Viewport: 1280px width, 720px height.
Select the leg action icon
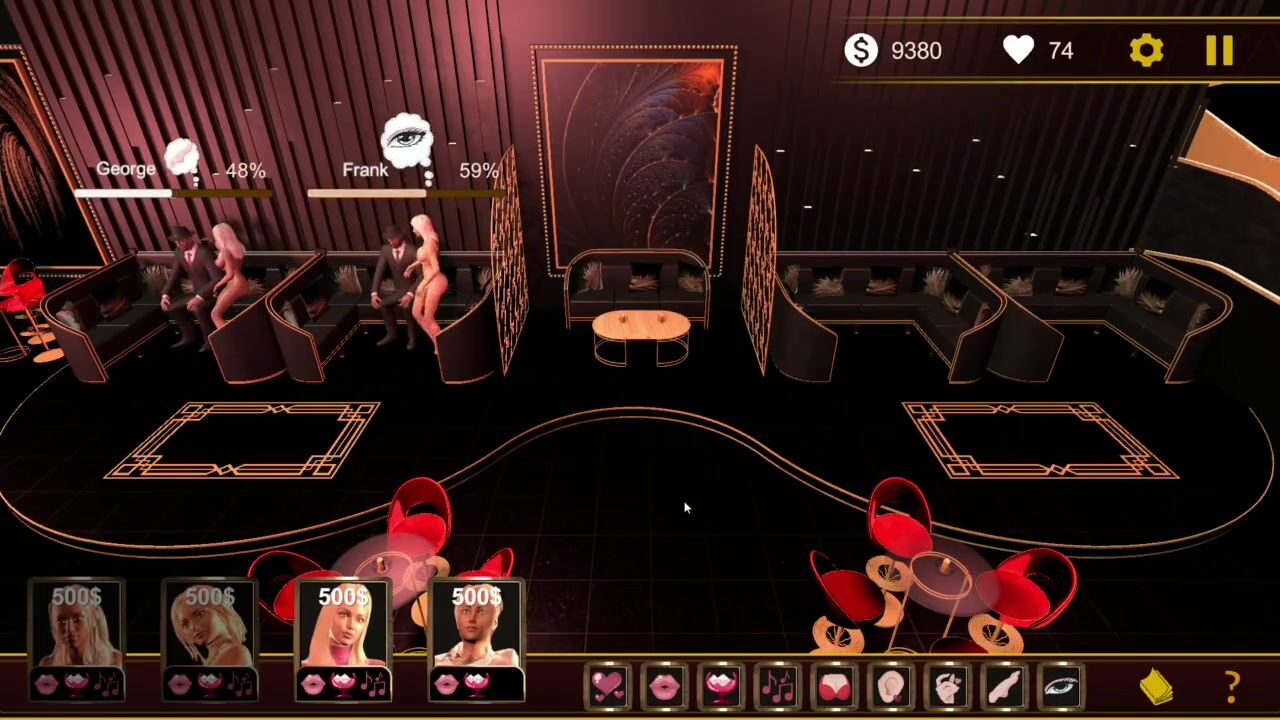1003,686
